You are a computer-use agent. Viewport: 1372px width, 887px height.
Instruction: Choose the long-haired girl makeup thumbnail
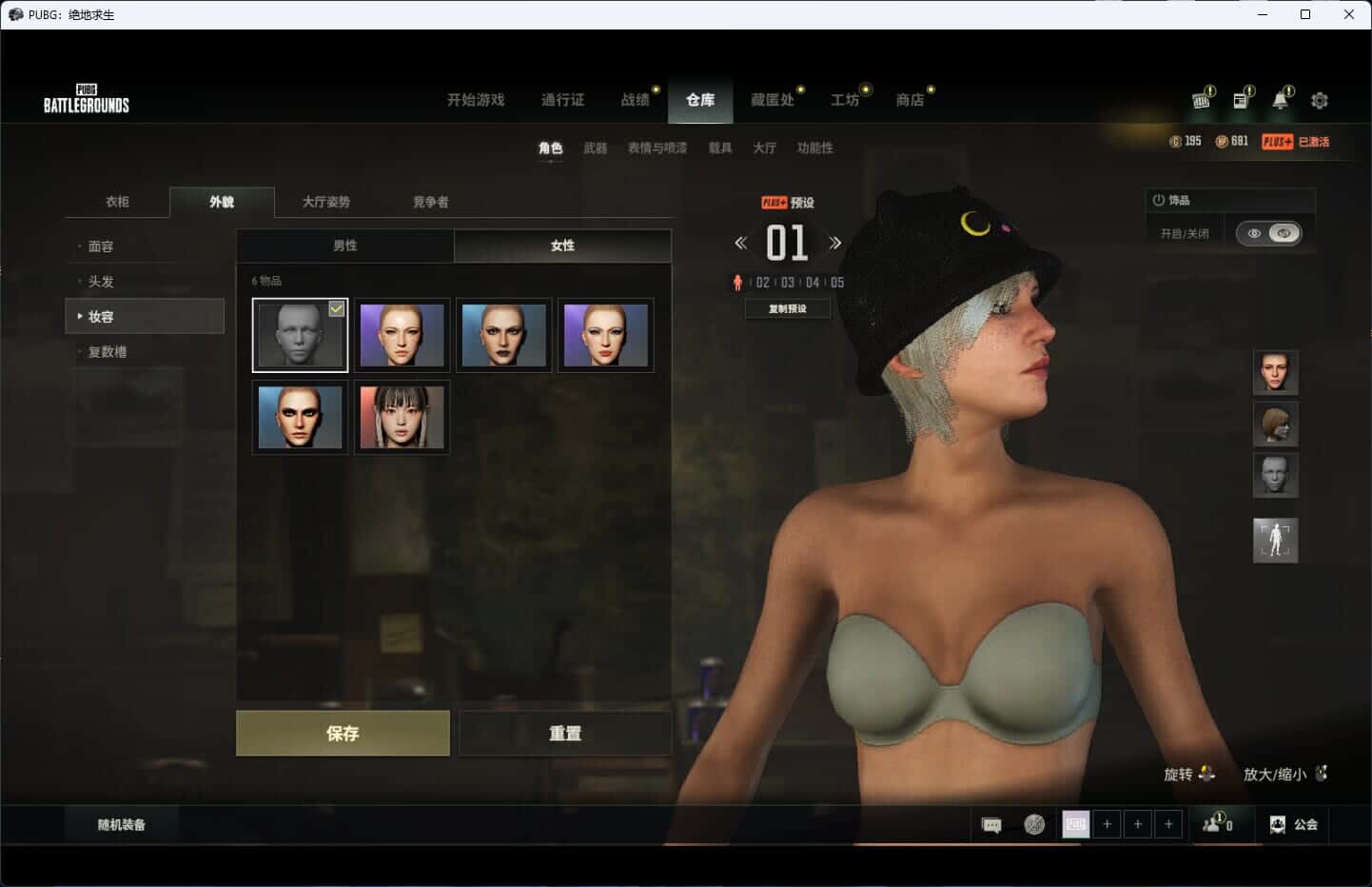(x=402, y=417)
